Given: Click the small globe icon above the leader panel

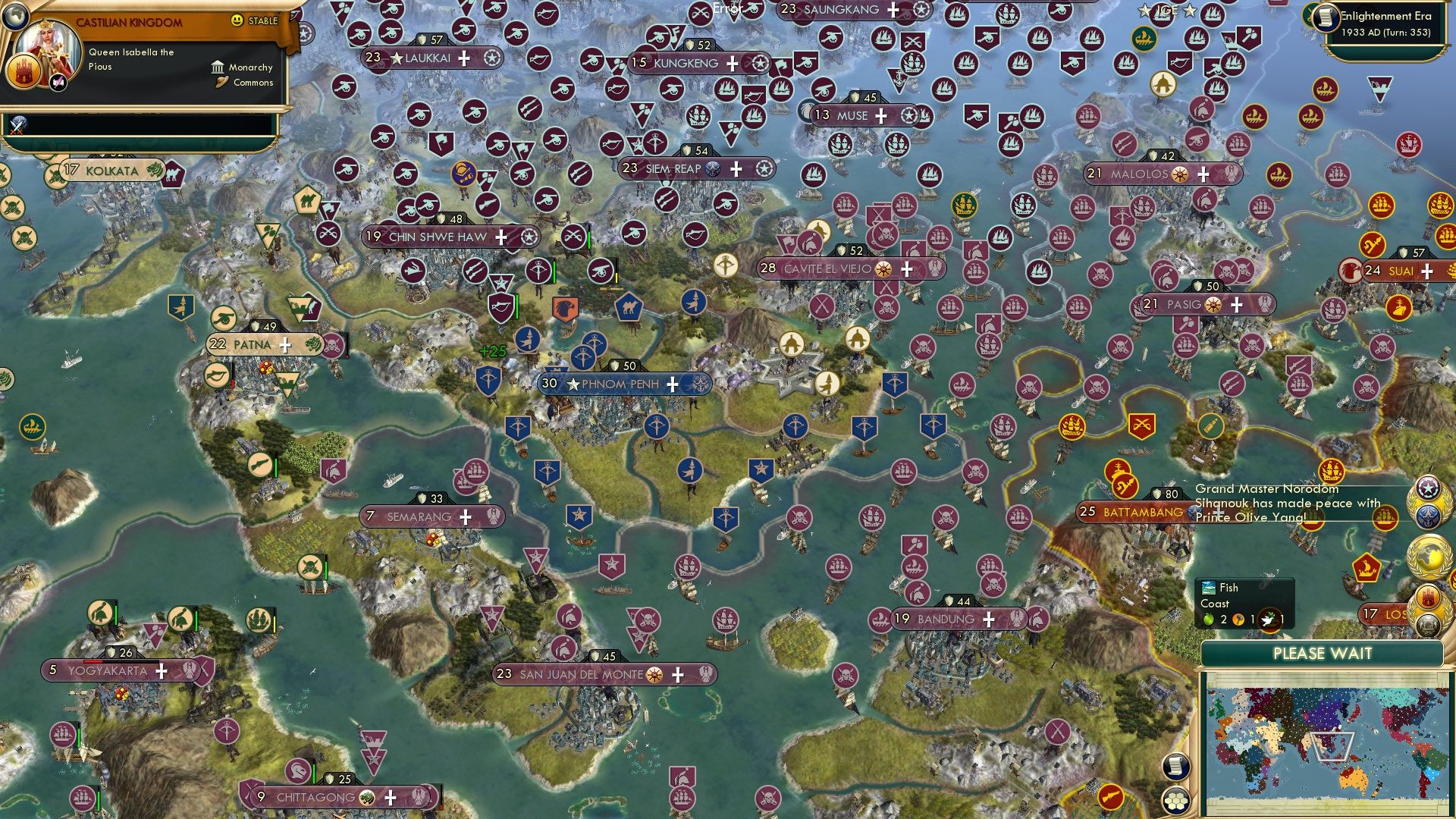Looking at the screenshot, I should click(x=15, y=15).
